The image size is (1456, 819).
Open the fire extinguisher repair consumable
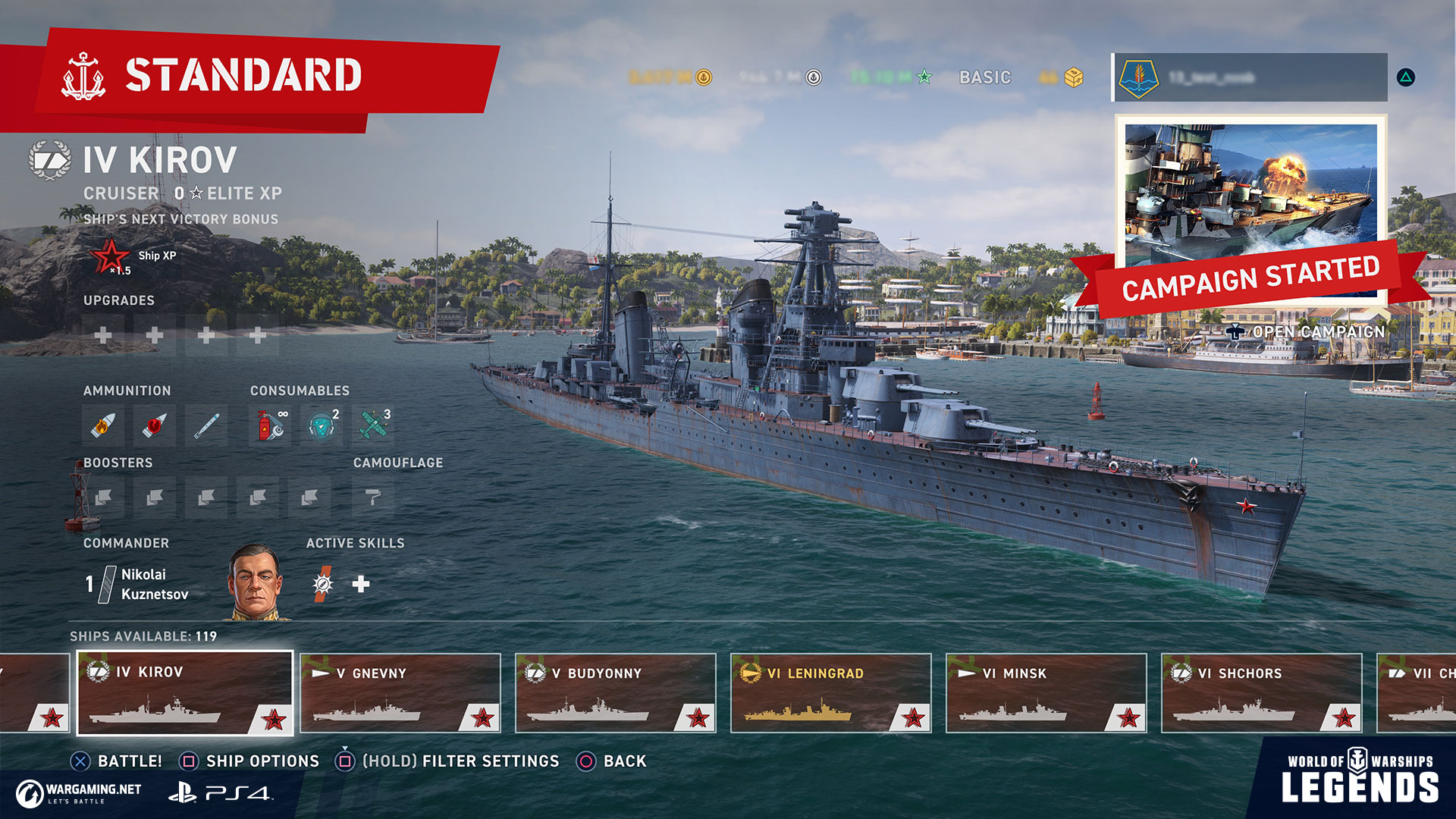pyautogui.click(x=270, y=425)
